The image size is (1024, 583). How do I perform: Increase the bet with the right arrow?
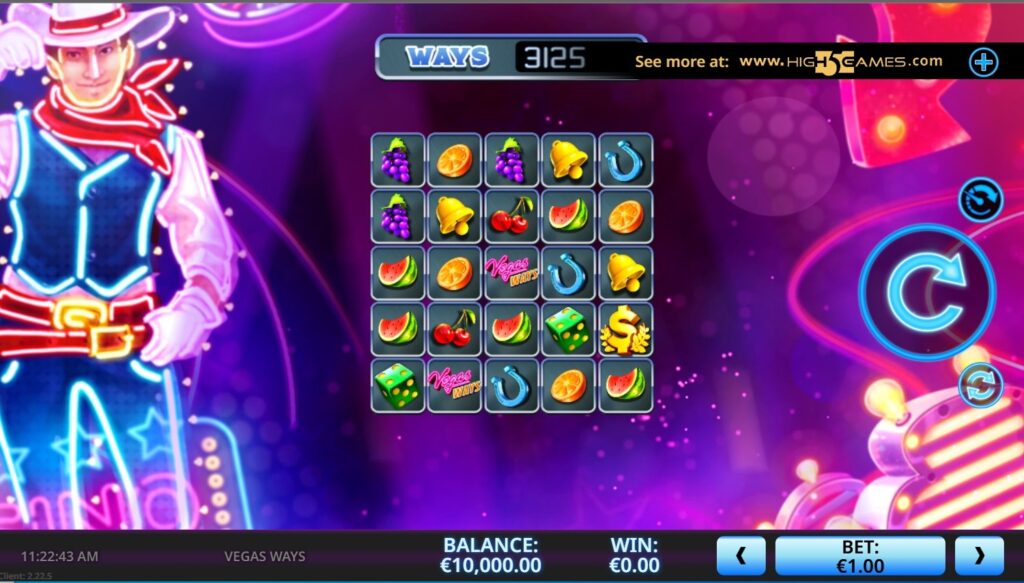click(x=979, y=556)
